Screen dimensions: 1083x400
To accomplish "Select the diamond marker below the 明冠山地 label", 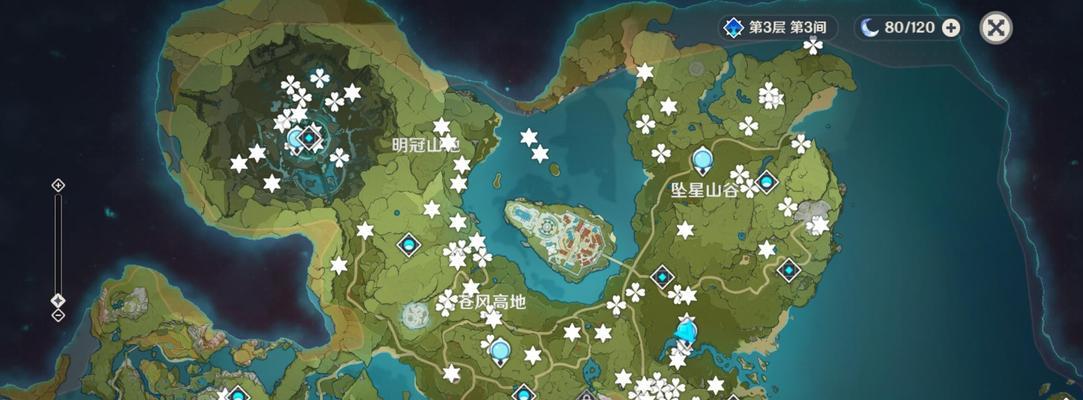I will pos(408,243).
